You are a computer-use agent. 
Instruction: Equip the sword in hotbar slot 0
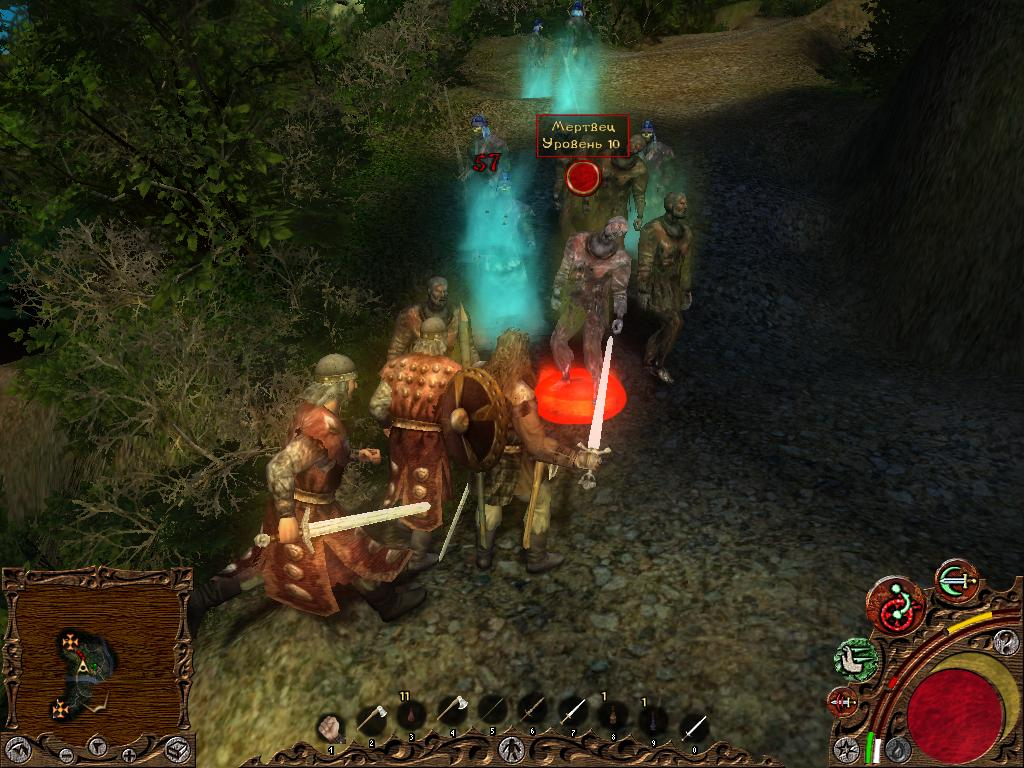click(x=694, y=727)
